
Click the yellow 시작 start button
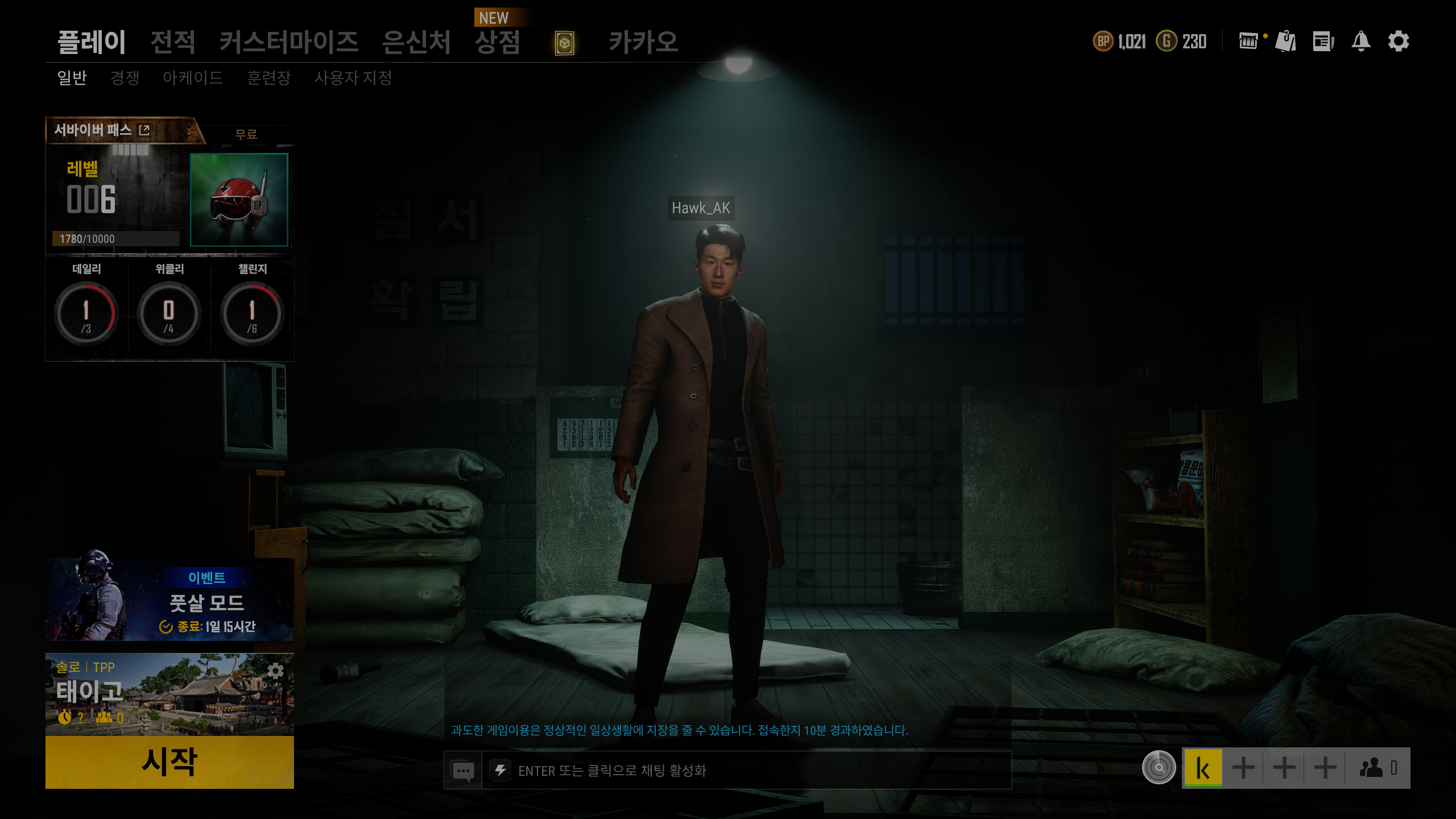click(169, 762)
